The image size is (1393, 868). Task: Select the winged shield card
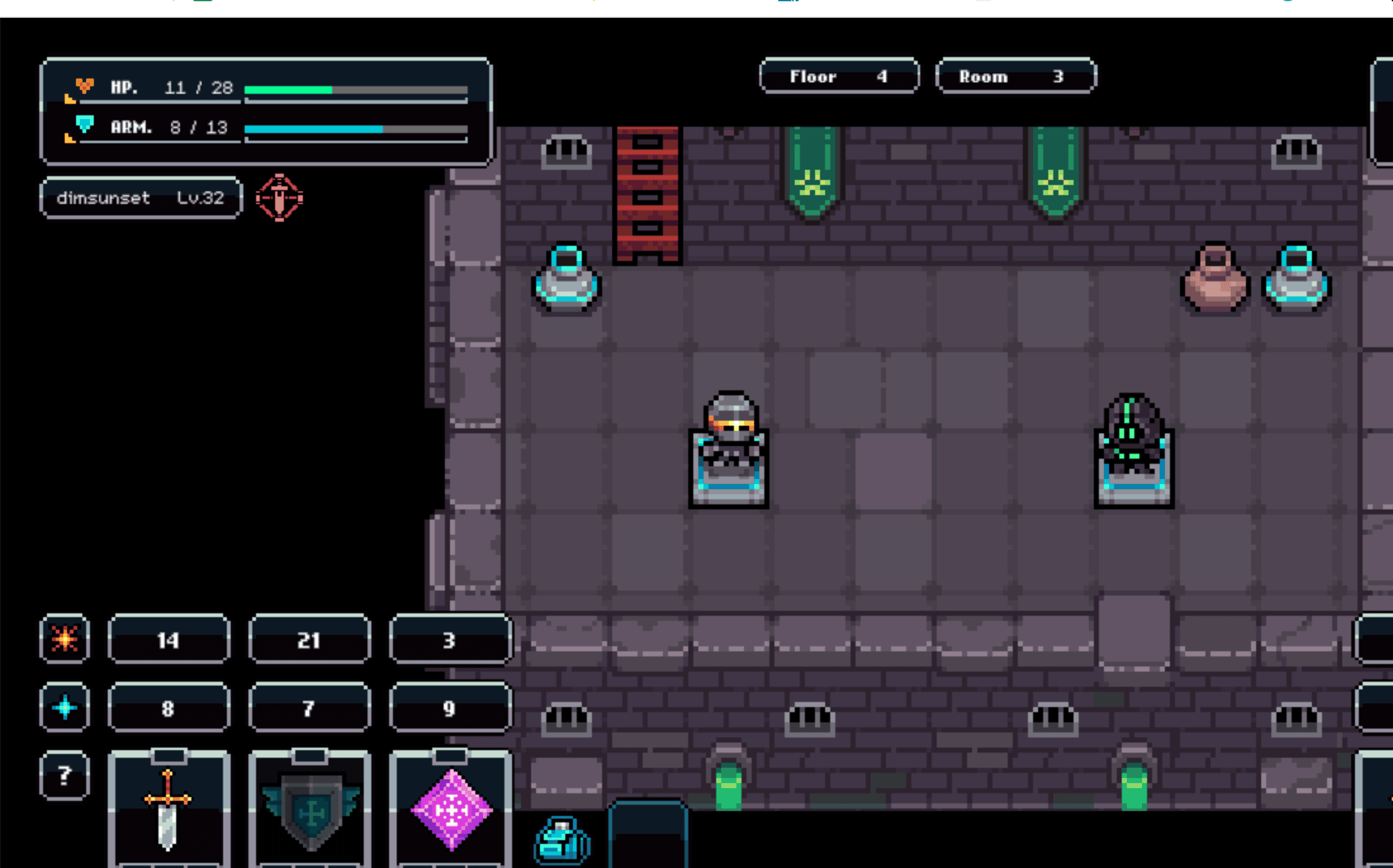tap(310, 808)
